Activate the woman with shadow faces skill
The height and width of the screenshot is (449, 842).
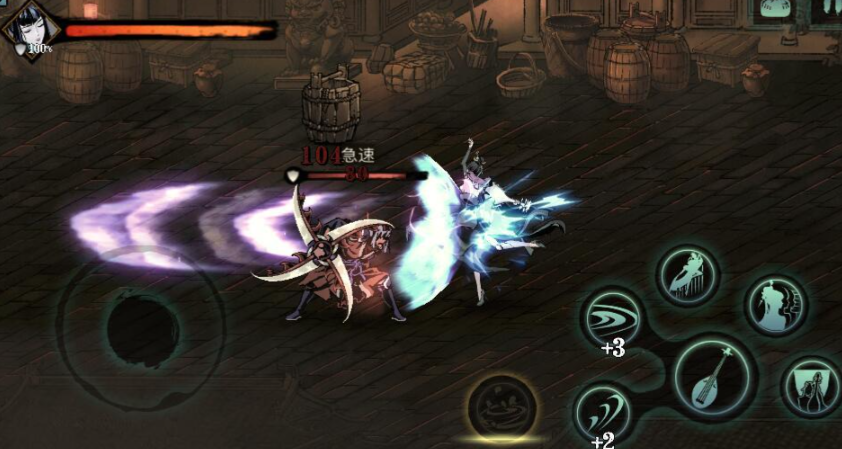[775, 304]
